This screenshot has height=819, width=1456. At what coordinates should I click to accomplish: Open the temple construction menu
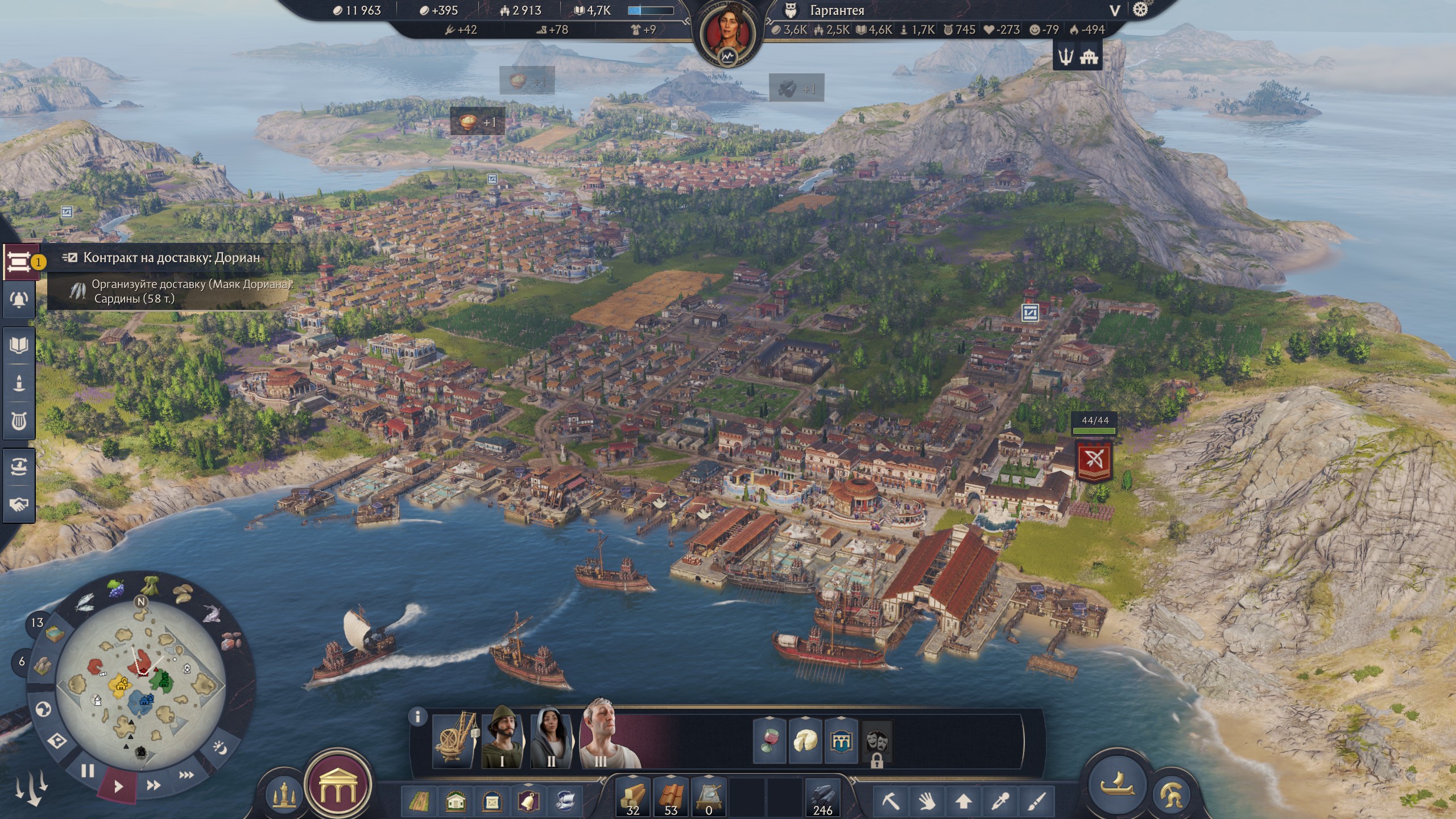pyautogui.click(x=337, y=785)
